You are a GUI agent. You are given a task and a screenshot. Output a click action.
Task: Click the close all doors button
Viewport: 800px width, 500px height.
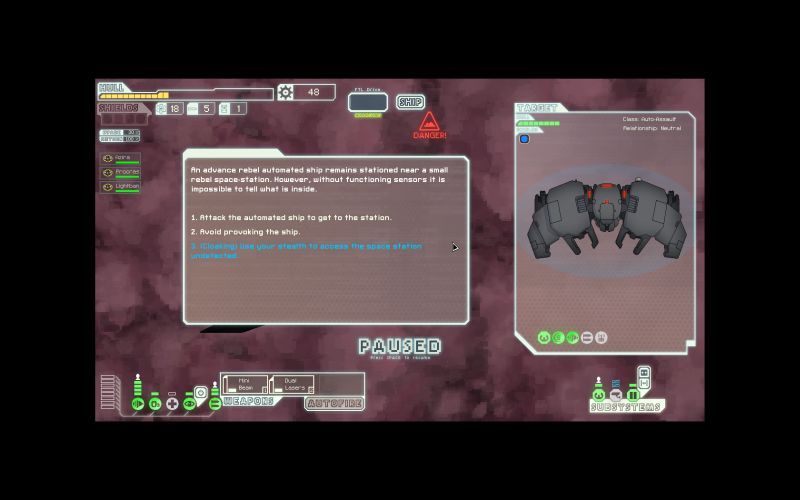coord(644,384)
